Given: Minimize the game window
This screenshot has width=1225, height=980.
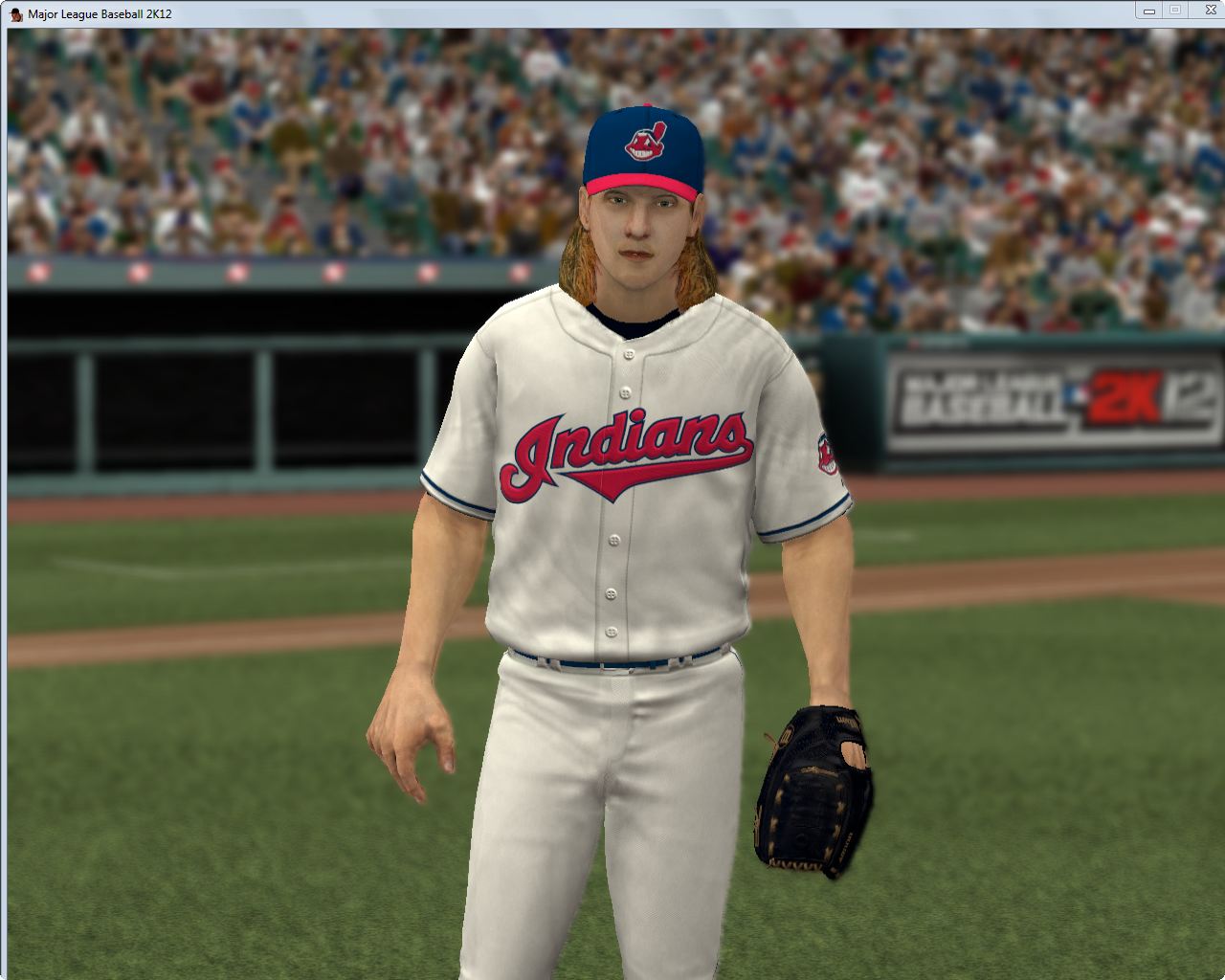Looking at the screenshot, I should pyautogui.click(x=1148, y=11).
